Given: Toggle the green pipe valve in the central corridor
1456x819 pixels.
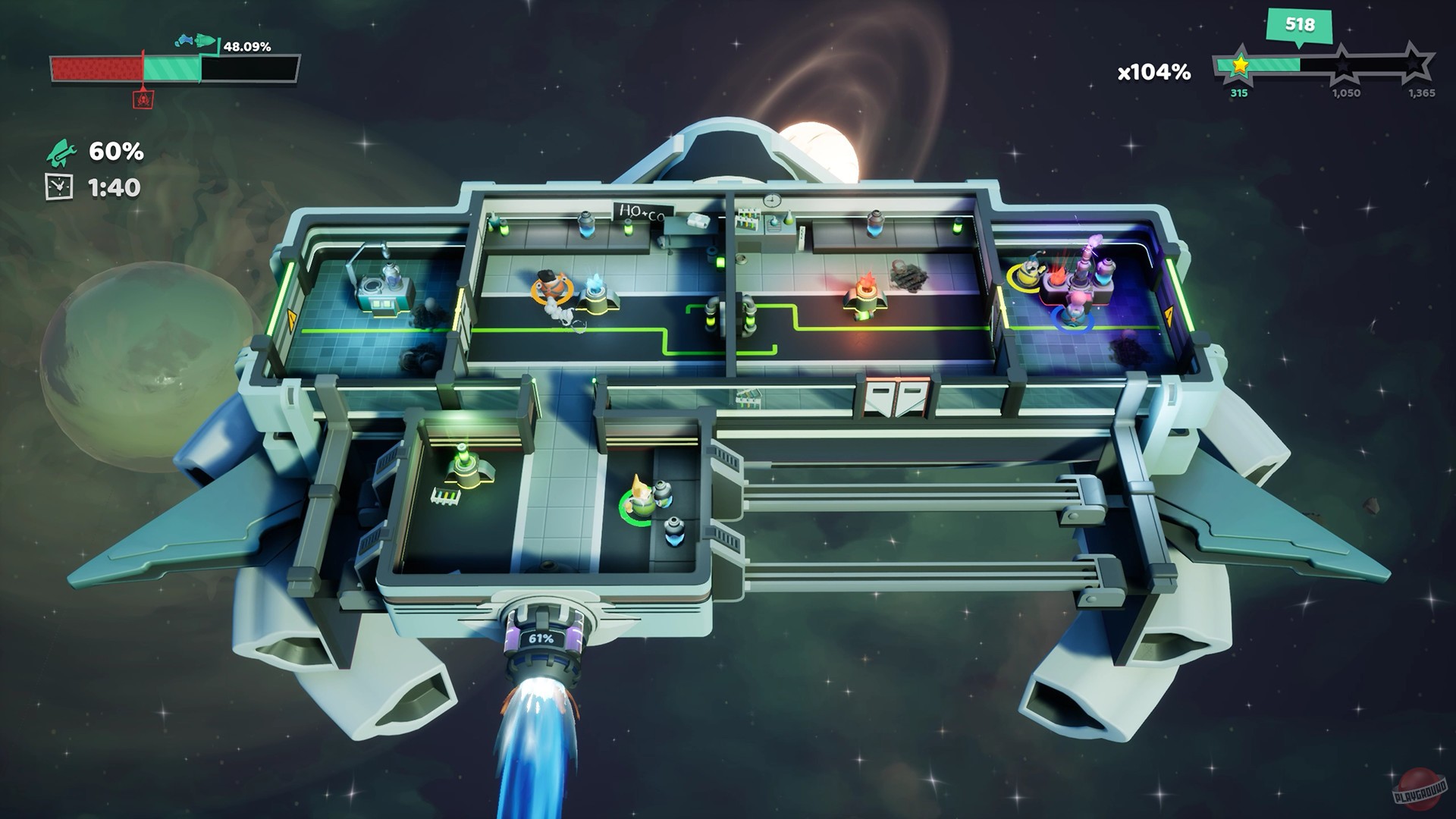Looking at the screenshot, I should point(750,320).
